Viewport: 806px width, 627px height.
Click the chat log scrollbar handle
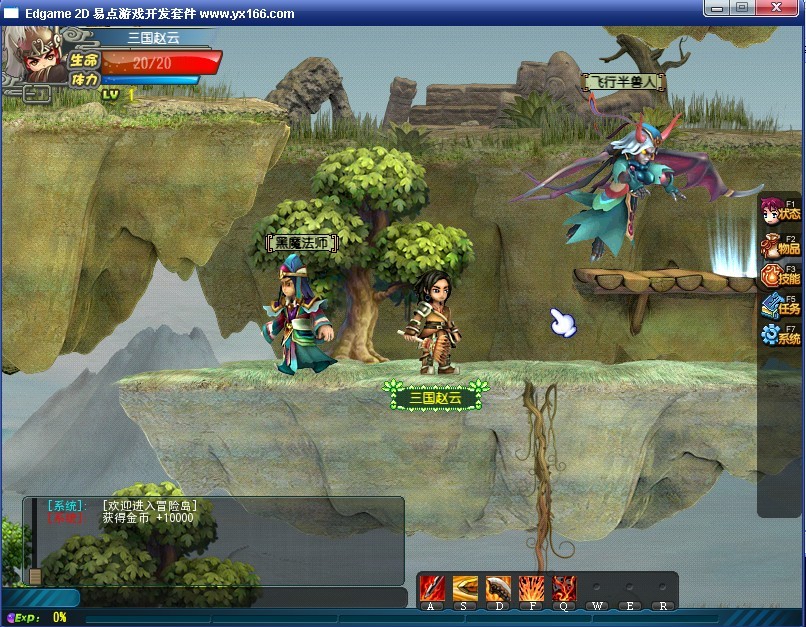35,576
